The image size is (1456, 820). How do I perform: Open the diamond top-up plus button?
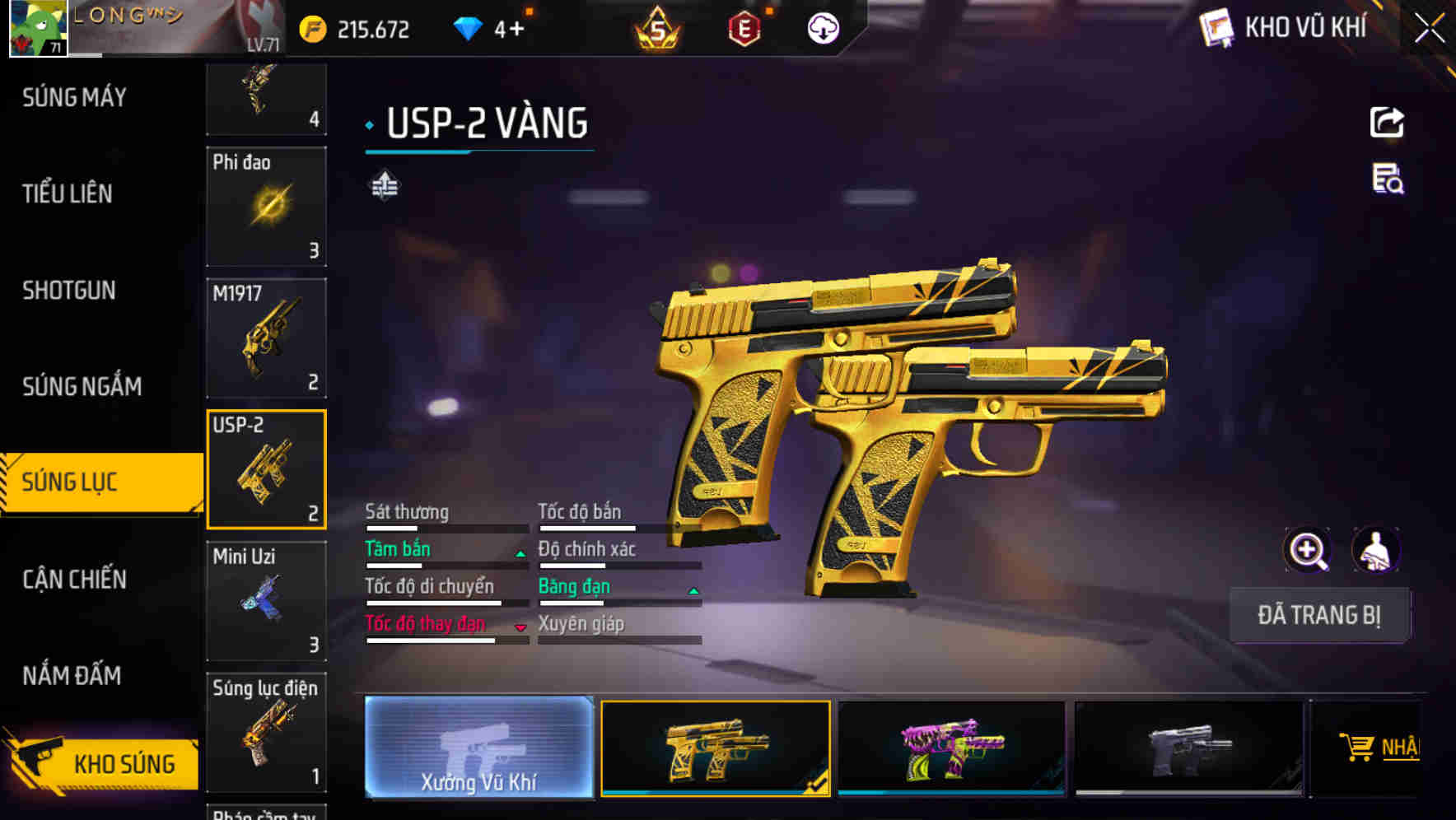pyautogui.click(x=516, y=30)
